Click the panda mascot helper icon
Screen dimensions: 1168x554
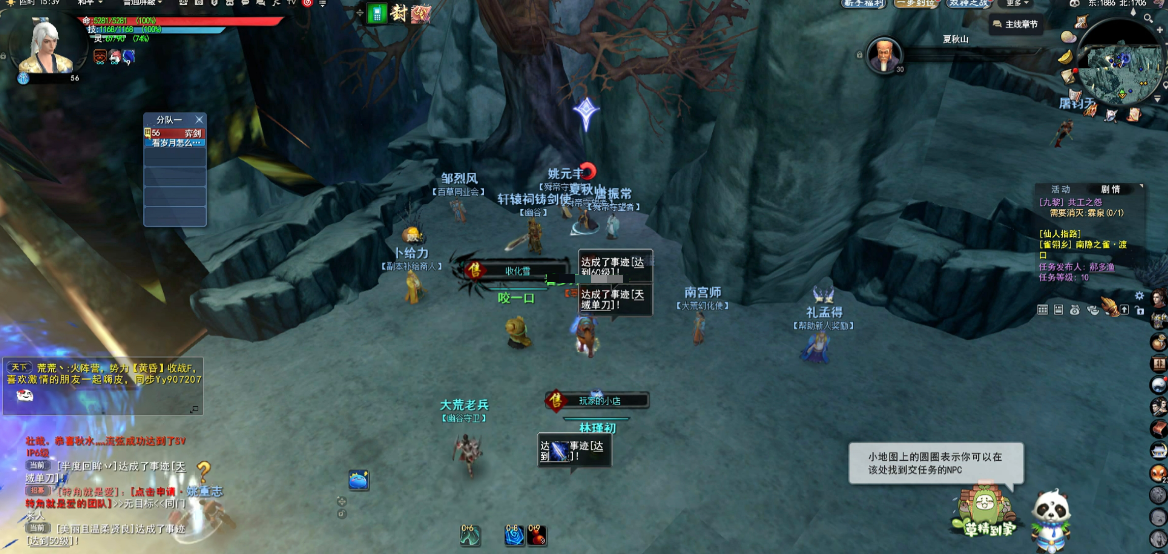pyautogui.click(x=1050, y=517)
